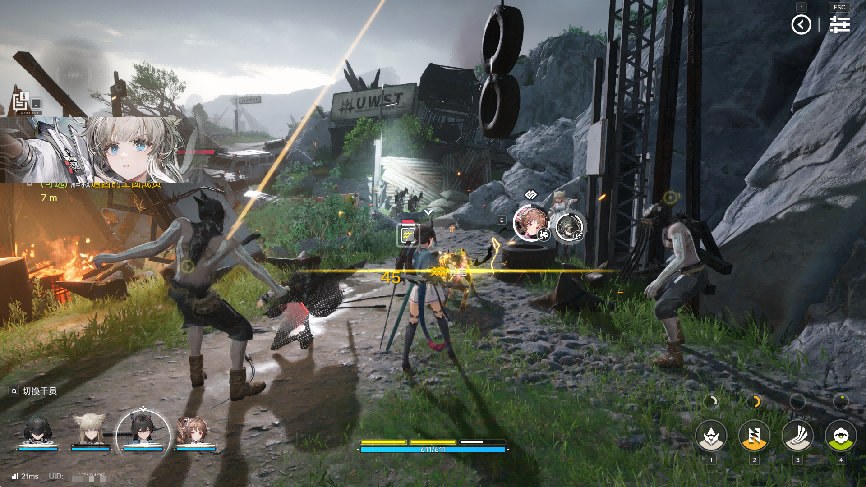The height and width of the screenshot is (487, 866).
Task: Activate skill 1 with the white spiky icon
Action: pyautogui.click(x=711, y=434)
